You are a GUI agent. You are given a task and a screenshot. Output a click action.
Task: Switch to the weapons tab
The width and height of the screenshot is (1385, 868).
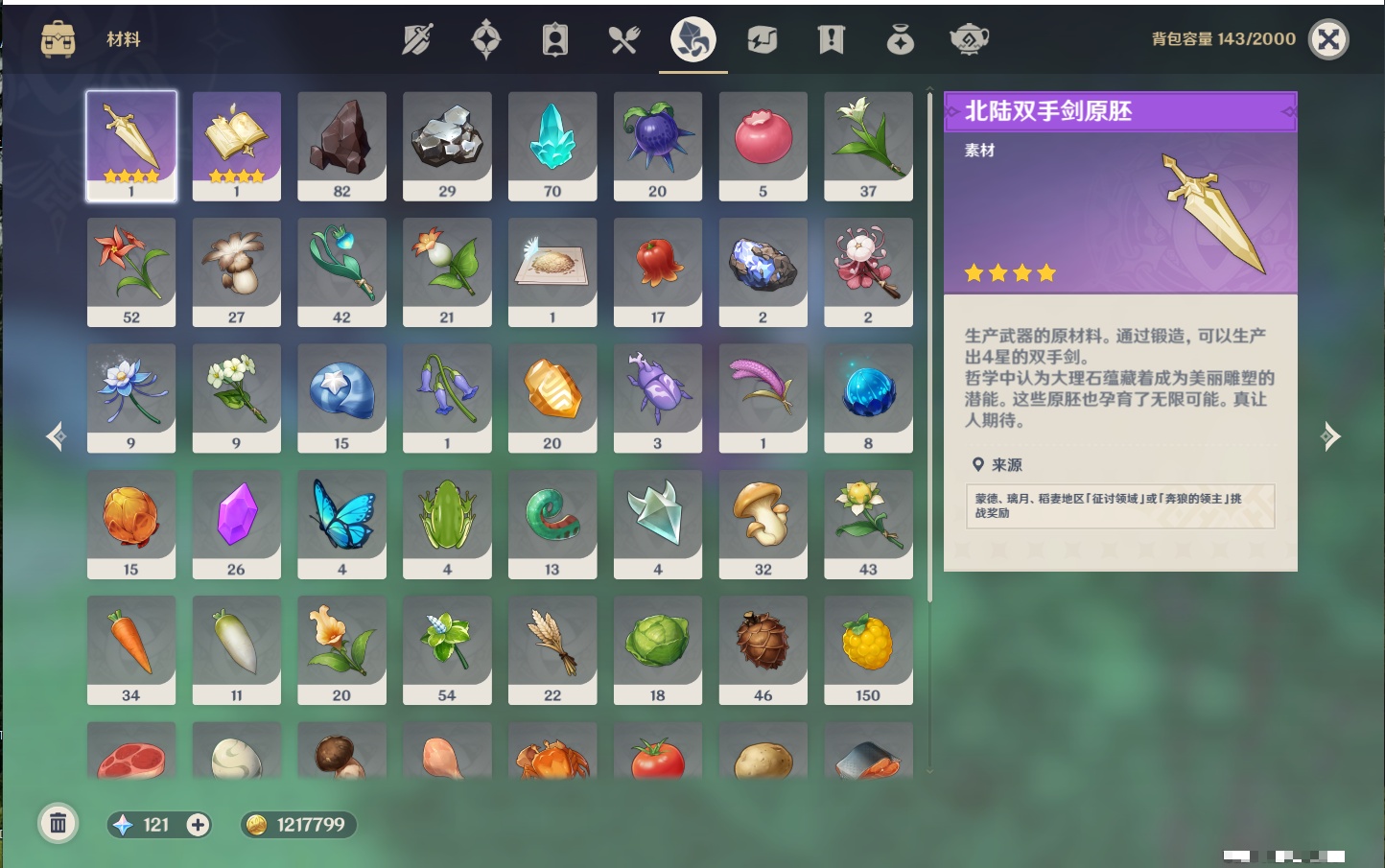417,39
